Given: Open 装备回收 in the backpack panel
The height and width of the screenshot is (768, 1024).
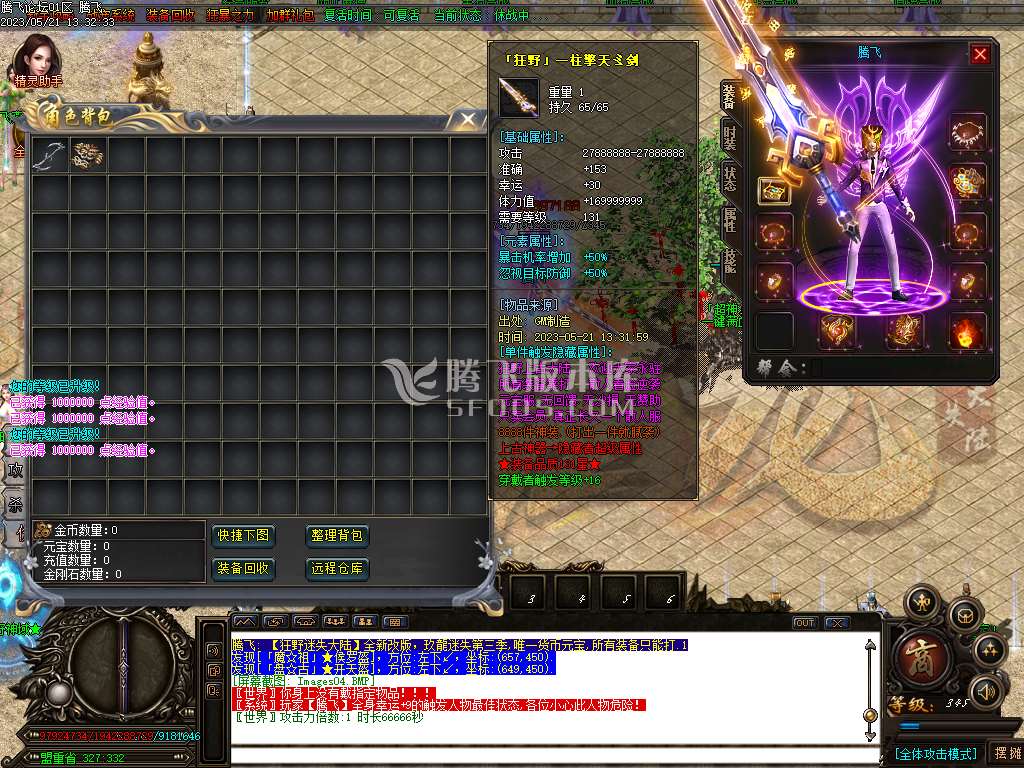Looking at the screenshot, I should tap(242, 569).
